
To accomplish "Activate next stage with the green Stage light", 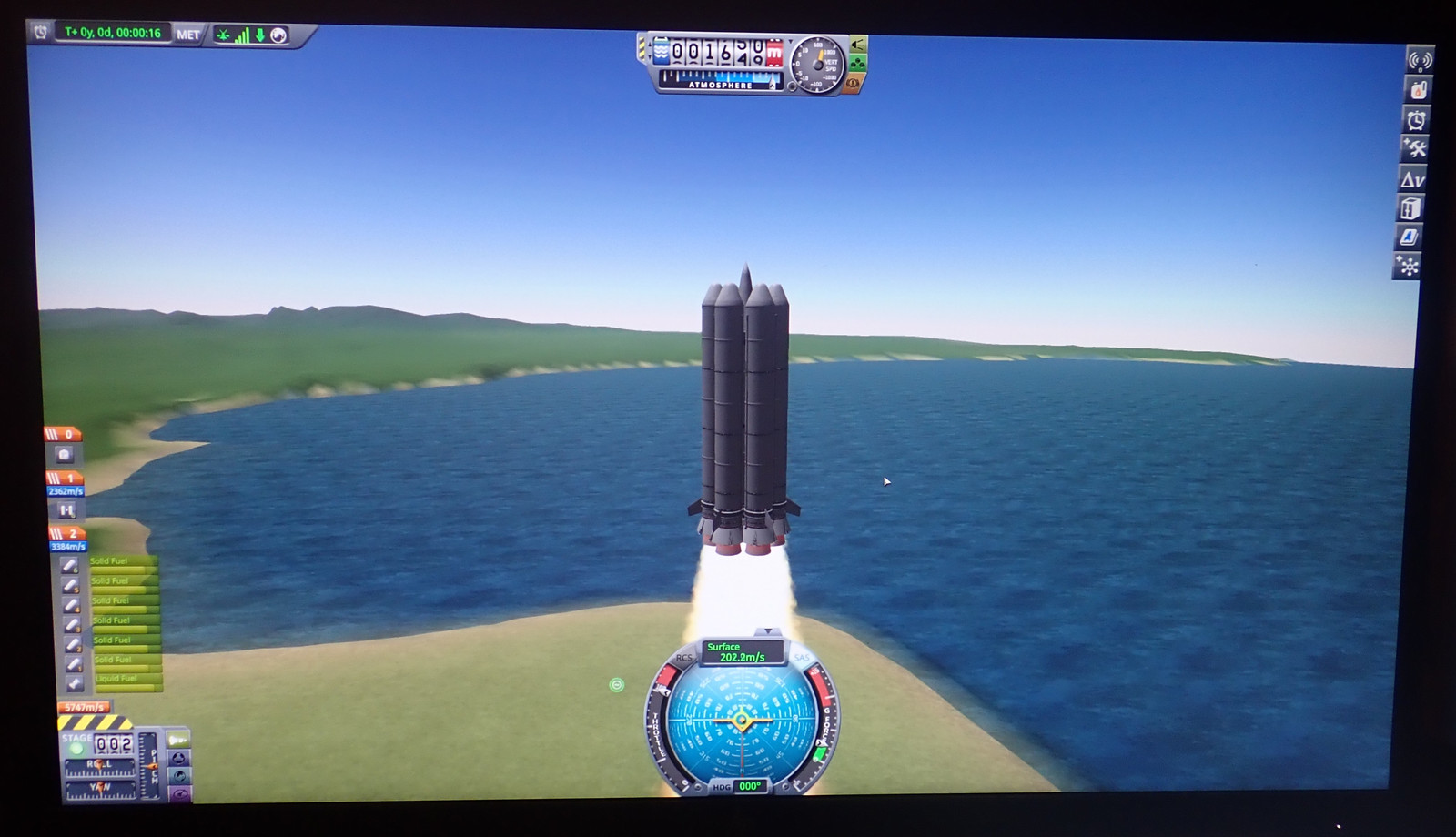I will tap(76, 748).
